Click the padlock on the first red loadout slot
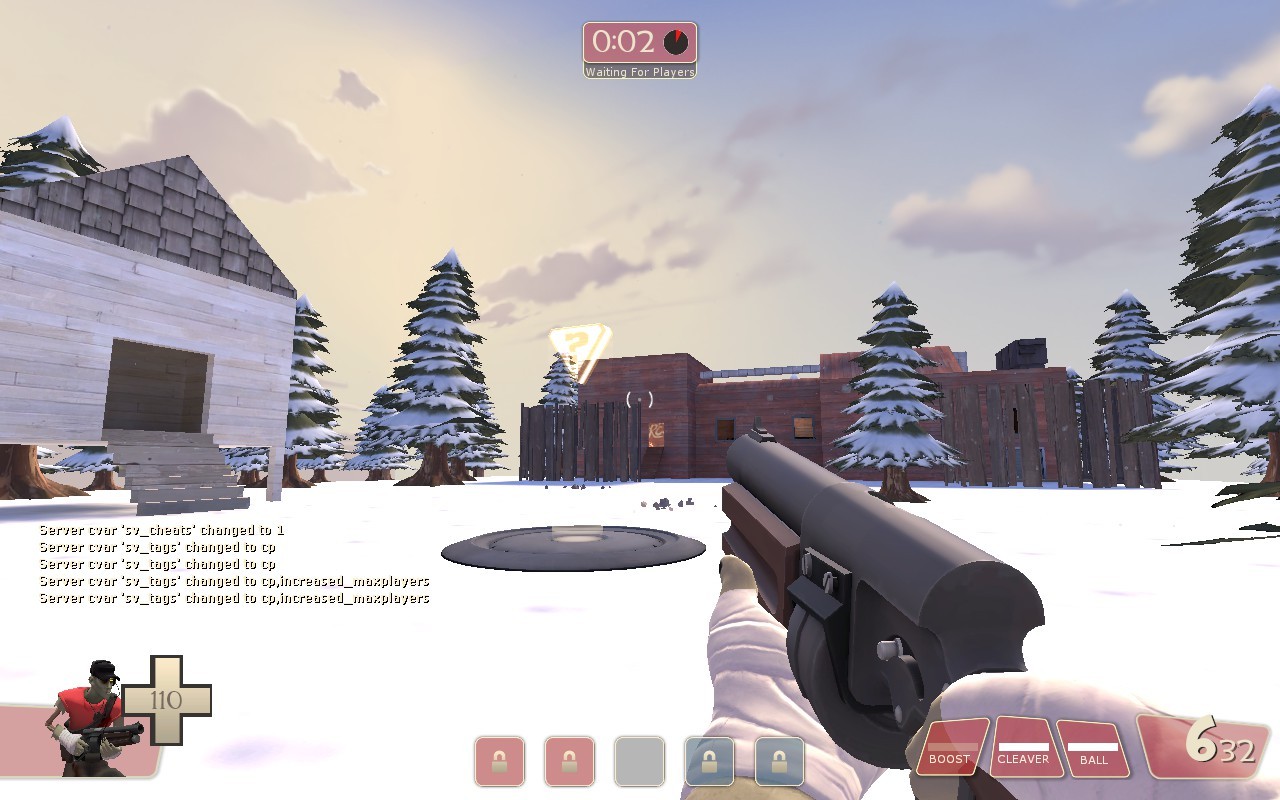Screen dimensions: 1280x800 coord(499,760)
